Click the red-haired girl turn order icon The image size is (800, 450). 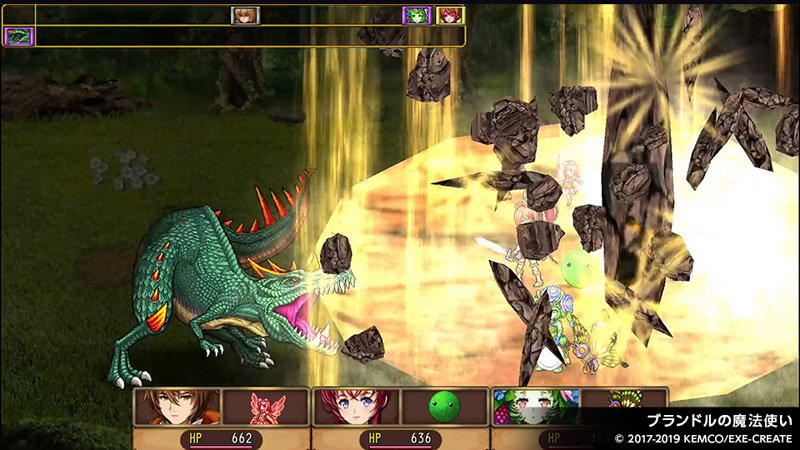point(450,15)
